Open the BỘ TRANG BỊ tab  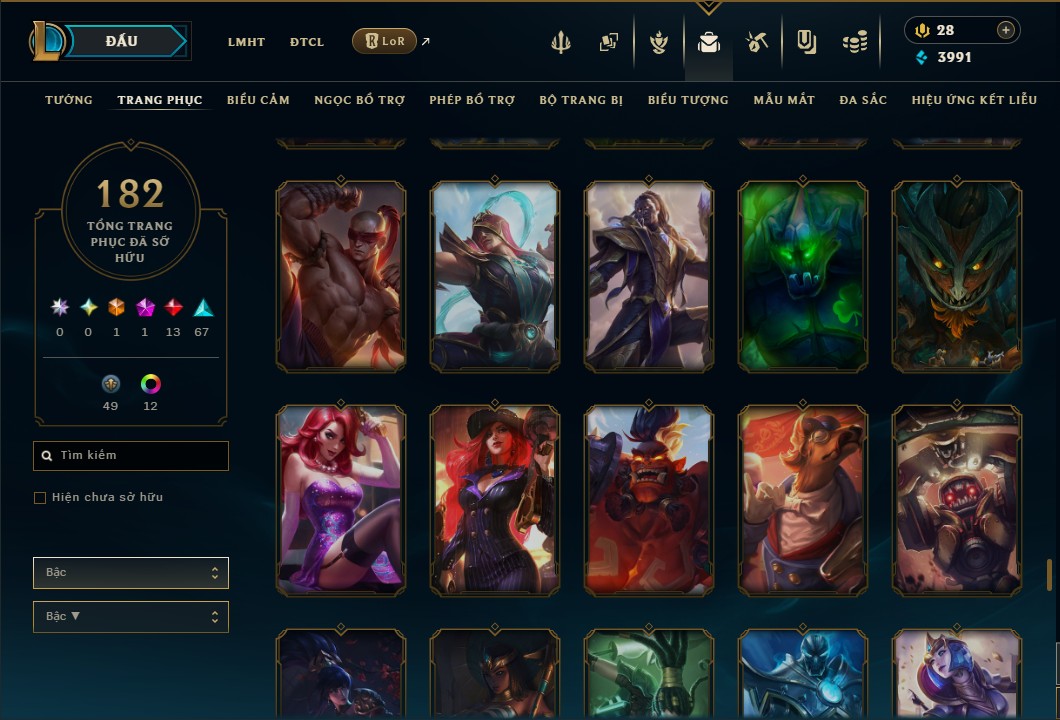(581, 100)
